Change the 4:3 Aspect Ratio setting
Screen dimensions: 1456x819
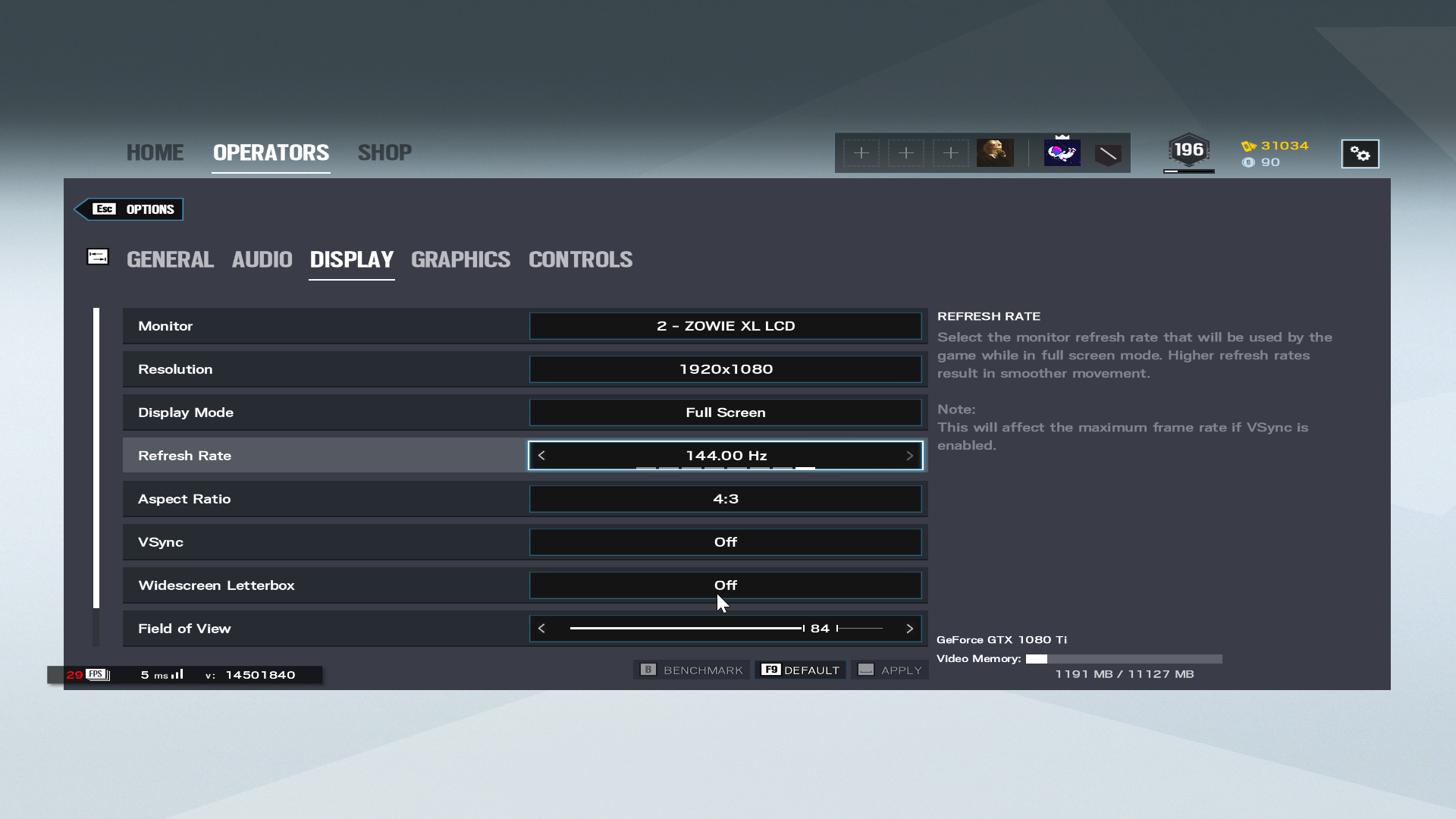coord(725,499)
